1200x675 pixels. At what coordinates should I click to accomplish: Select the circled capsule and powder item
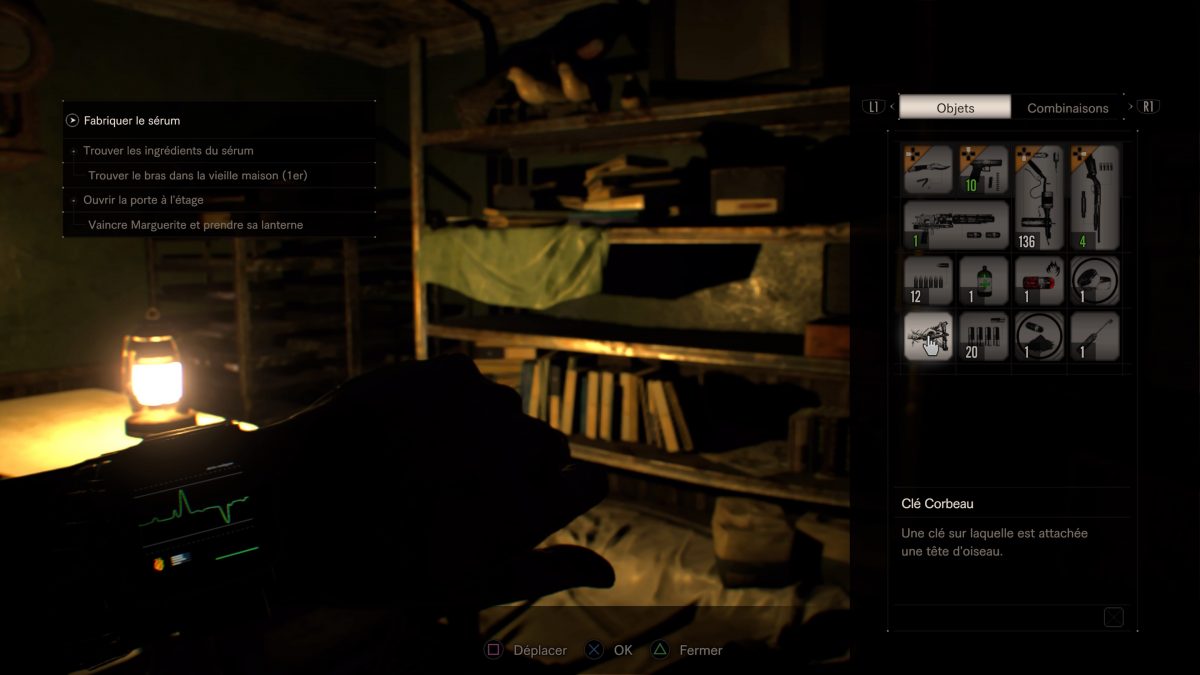[1039, 336]
